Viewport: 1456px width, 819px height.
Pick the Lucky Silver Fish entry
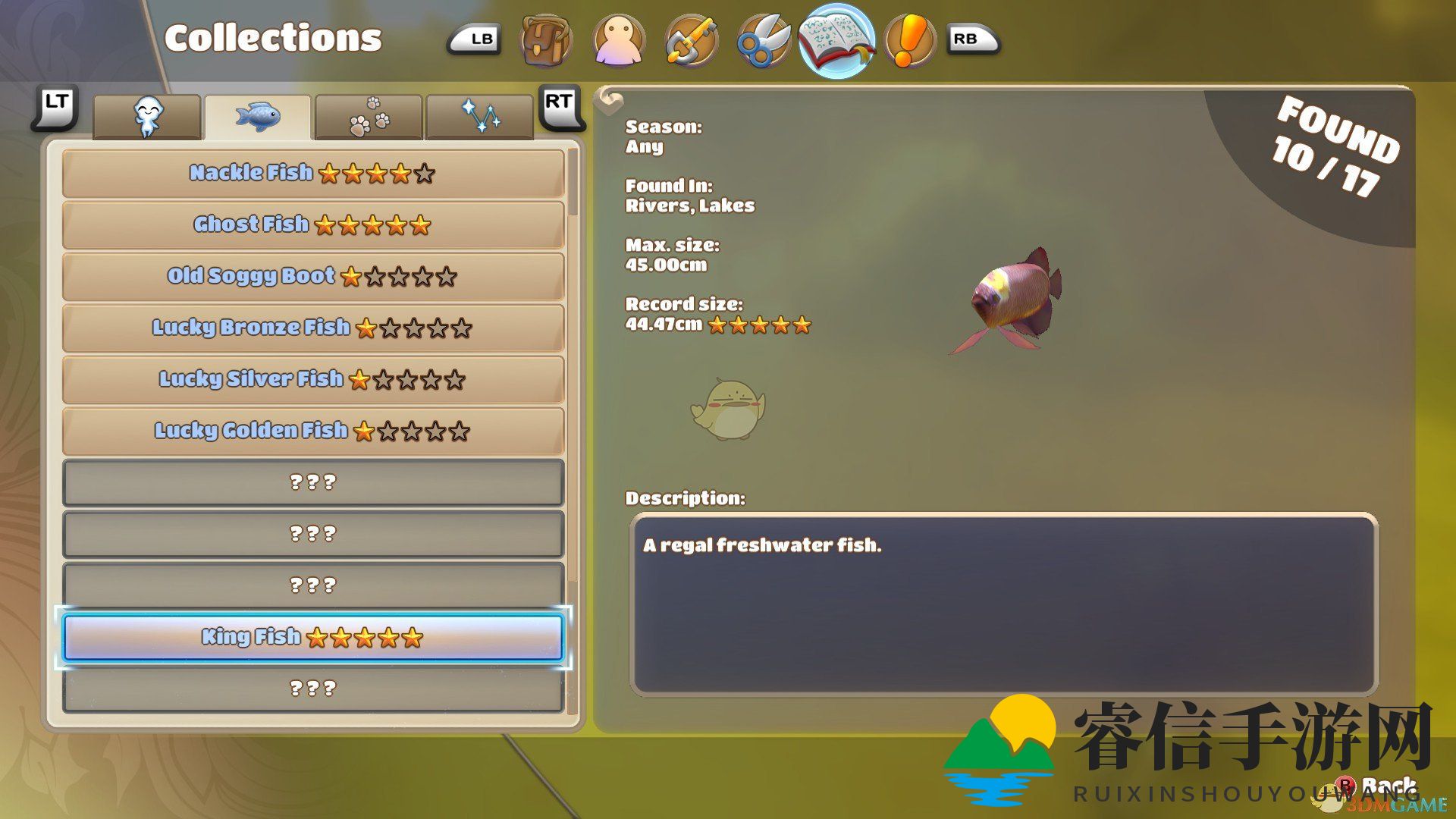pyautogui.click(x=312, y=380)
